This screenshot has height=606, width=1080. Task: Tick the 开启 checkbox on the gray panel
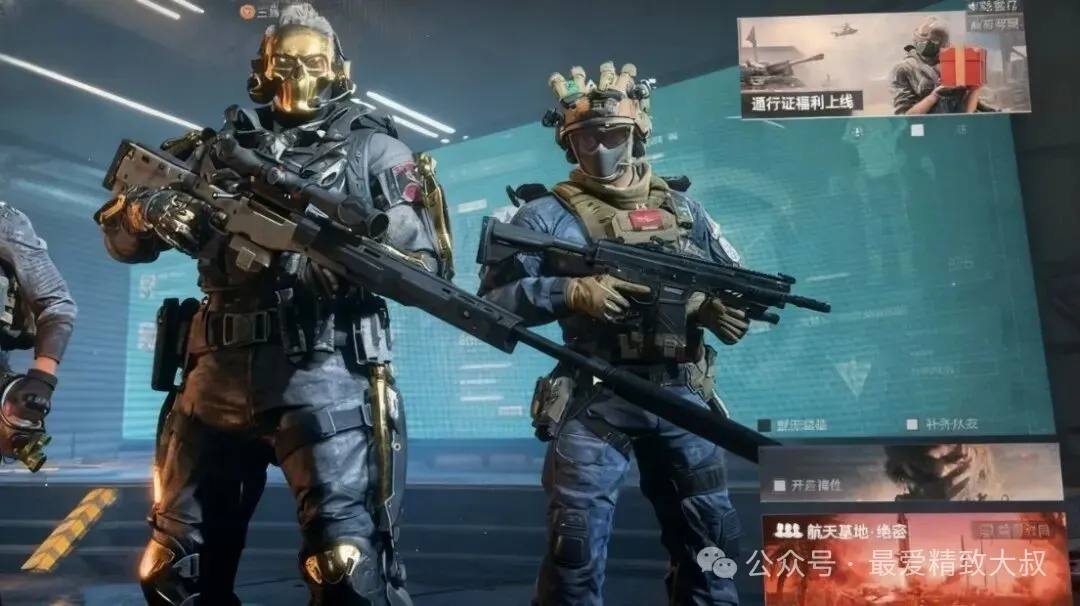point(780,486)
